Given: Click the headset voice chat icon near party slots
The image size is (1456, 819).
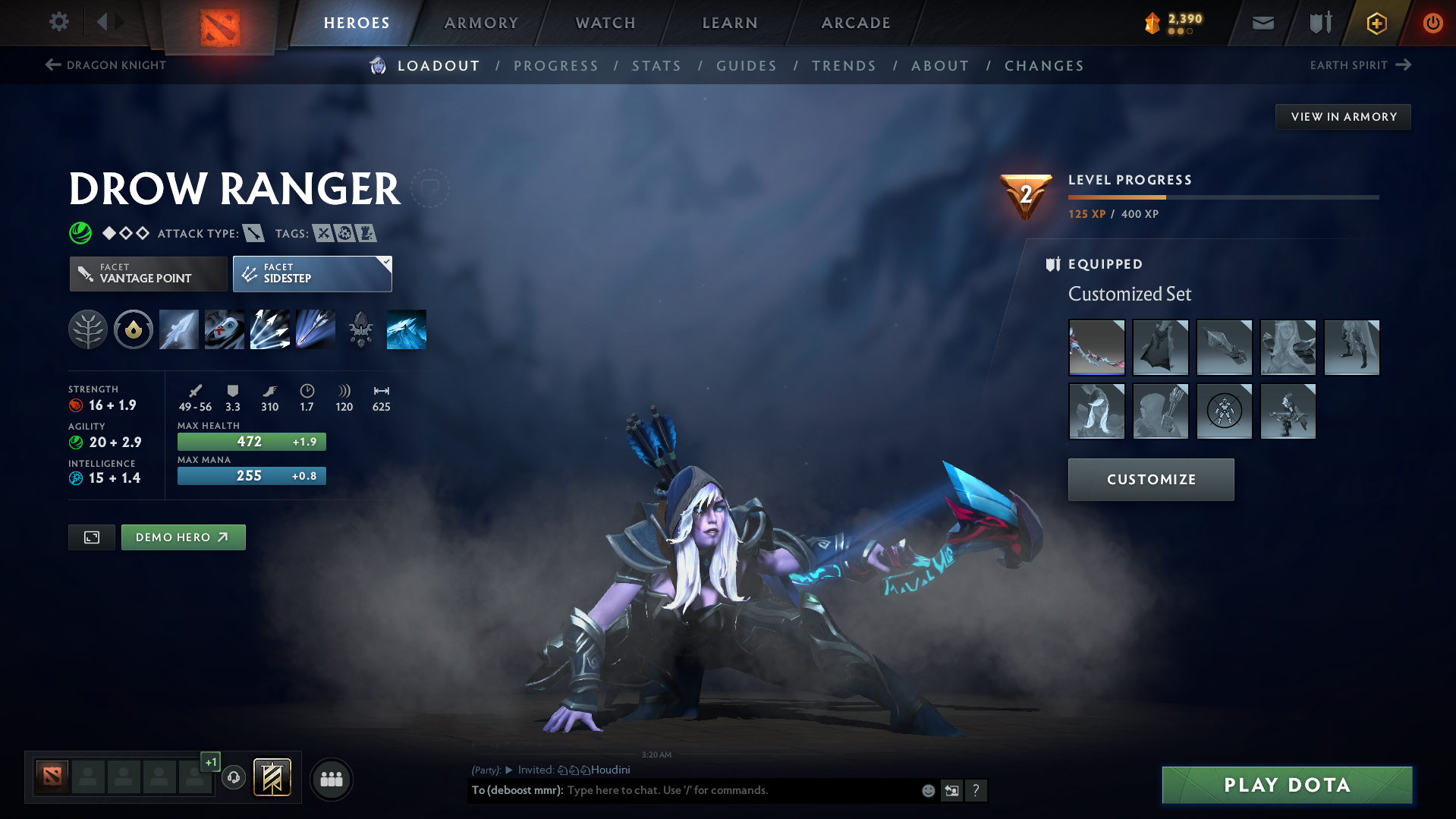Looking at the screenshot, I should click(234, 778).
